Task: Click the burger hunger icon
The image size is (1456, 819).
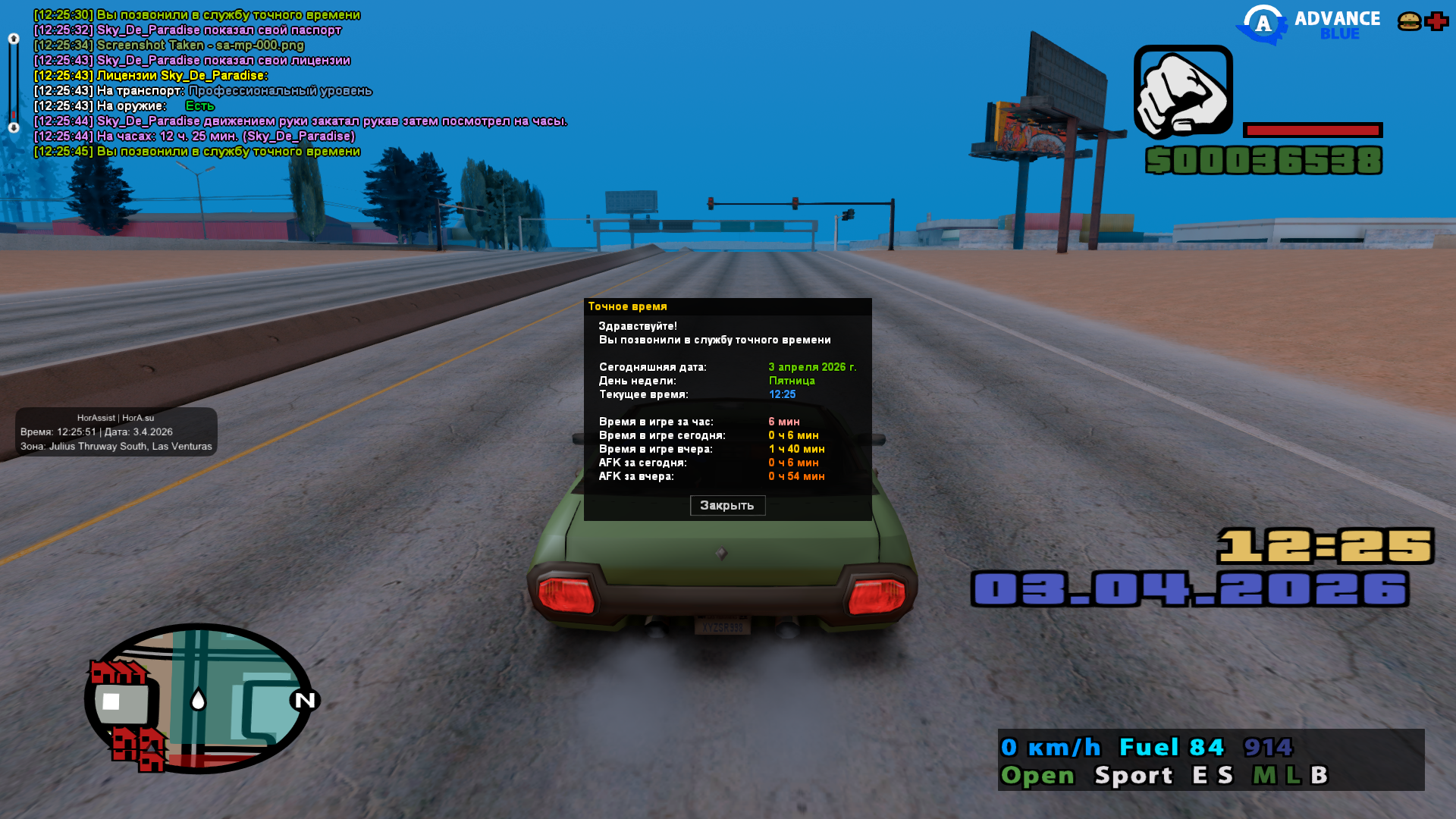Action: (x=1409, y=21)
